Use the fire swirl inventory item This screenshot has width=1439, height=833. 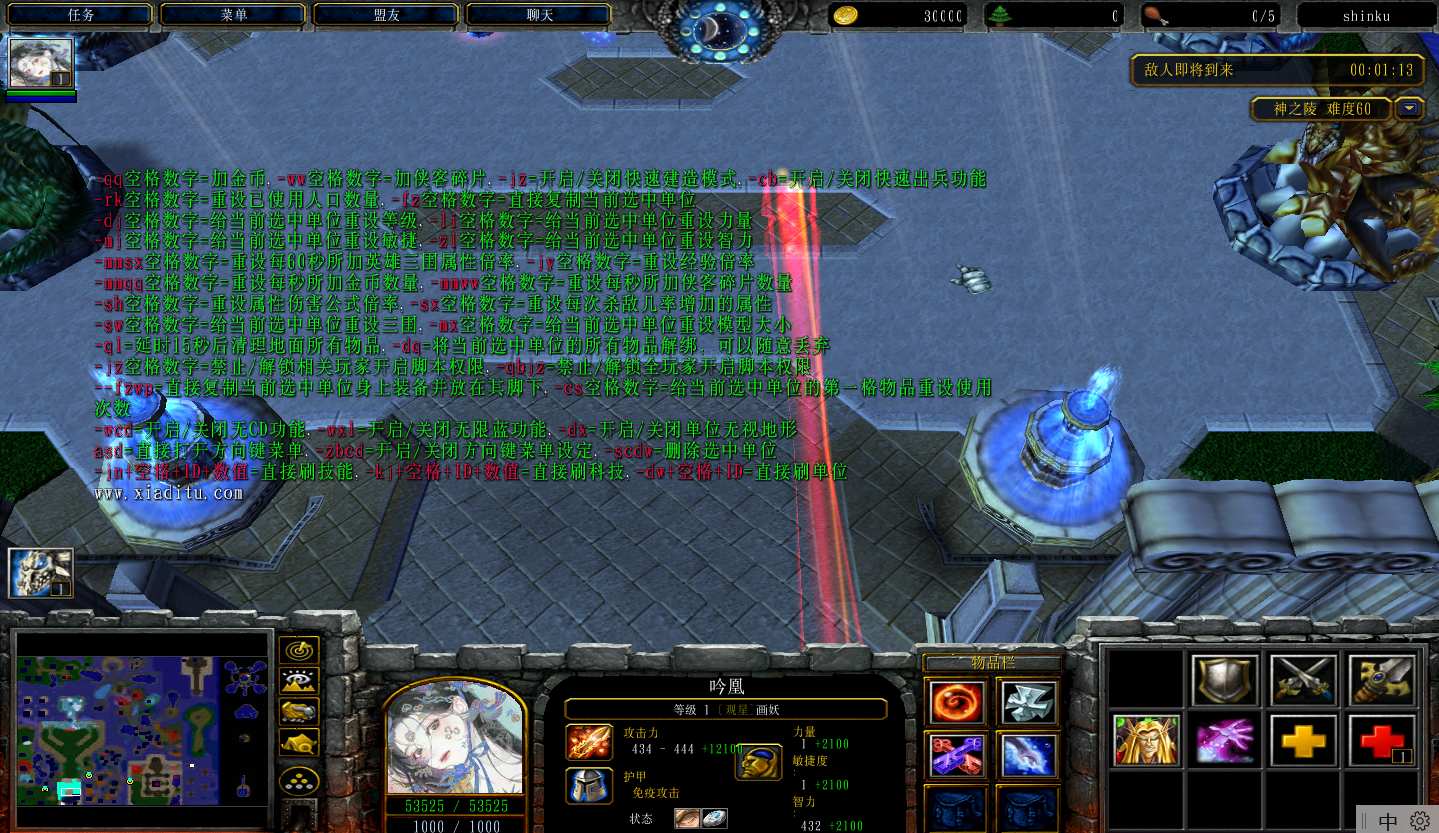pos(957,701)
